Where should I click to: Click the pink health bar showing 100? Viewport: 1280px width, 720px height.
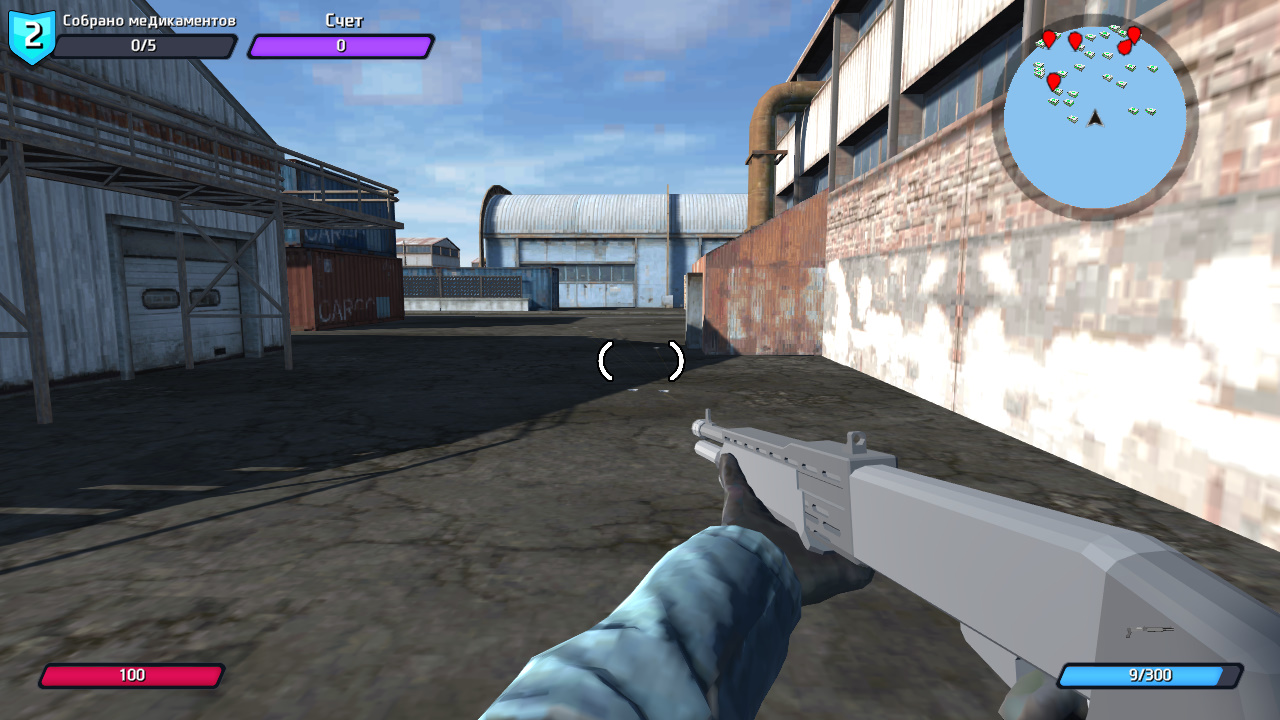coord(135,674)
